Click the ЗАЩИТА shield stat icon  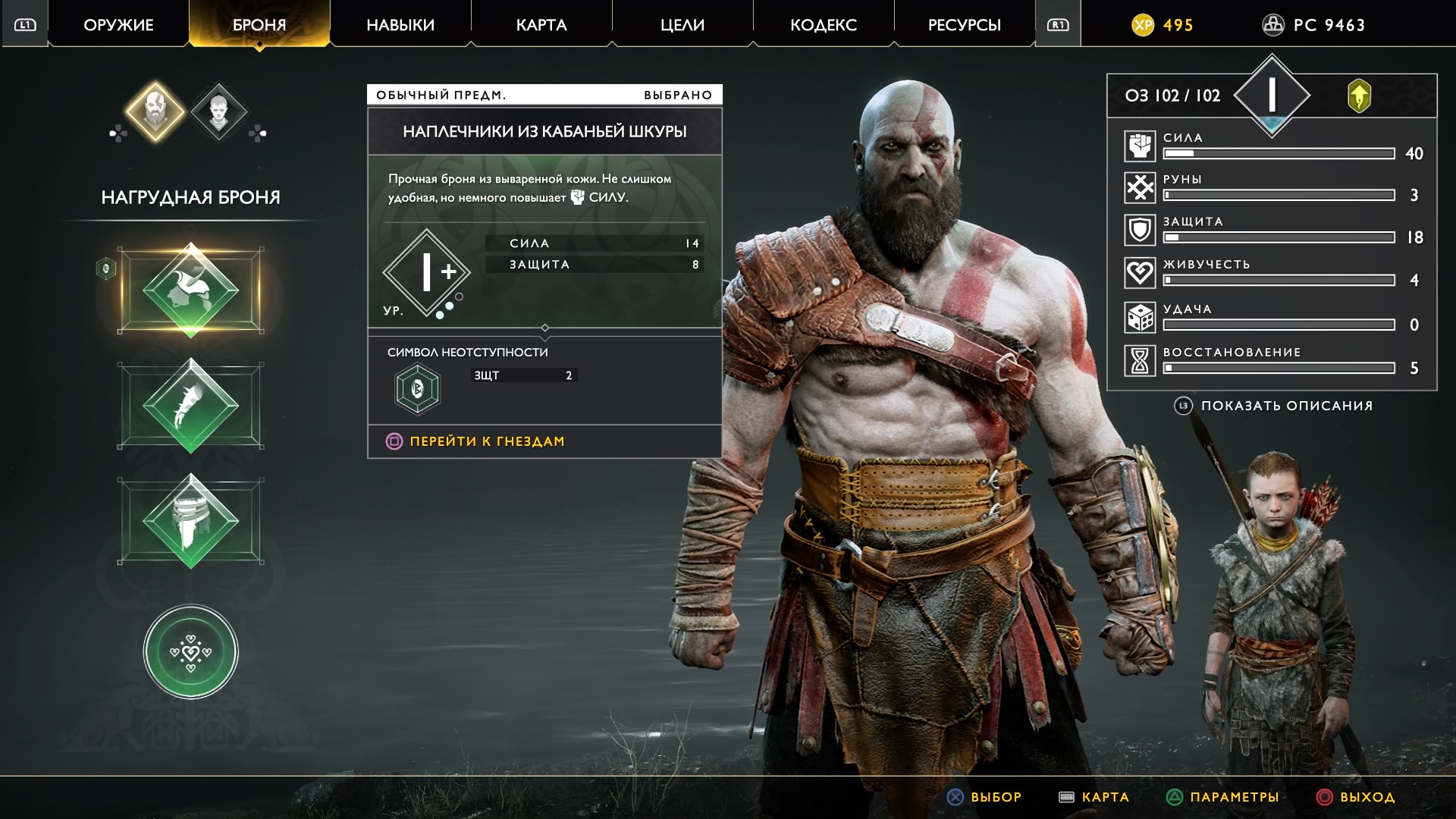coord(1139,231)
